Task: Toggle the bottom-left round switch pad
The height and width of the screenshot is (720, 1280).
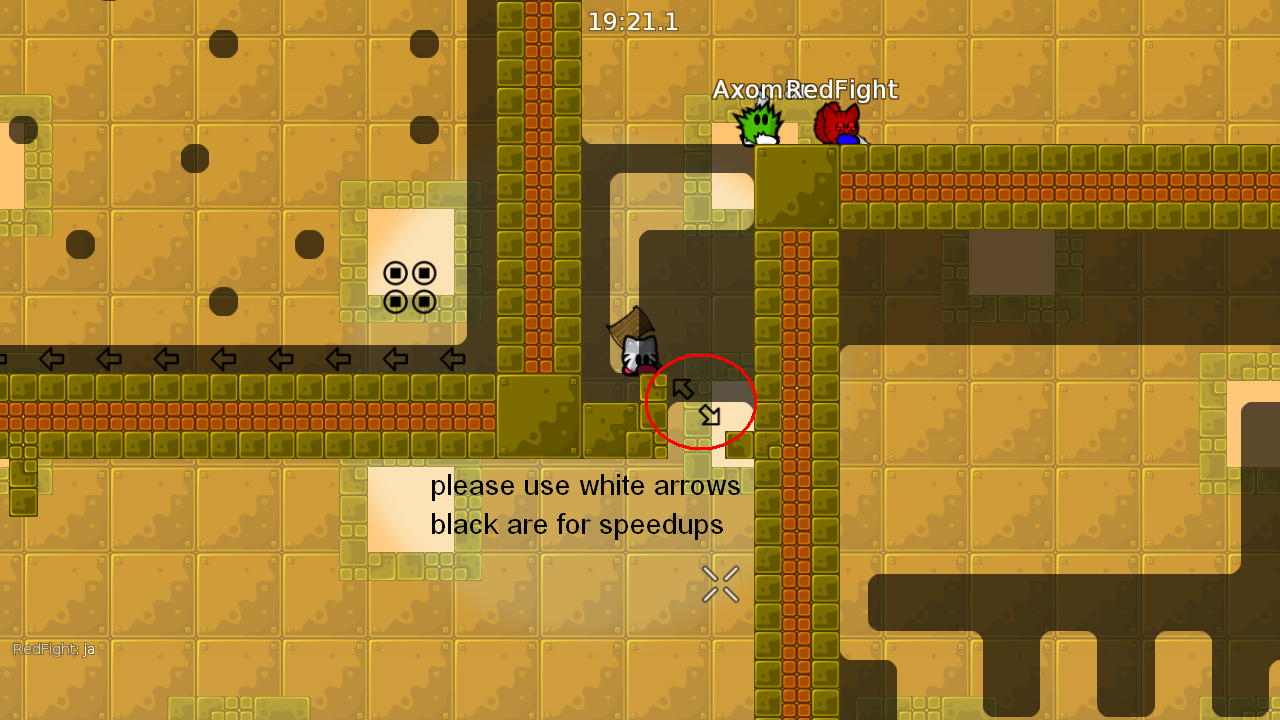Action: click(x=394, y=302)
